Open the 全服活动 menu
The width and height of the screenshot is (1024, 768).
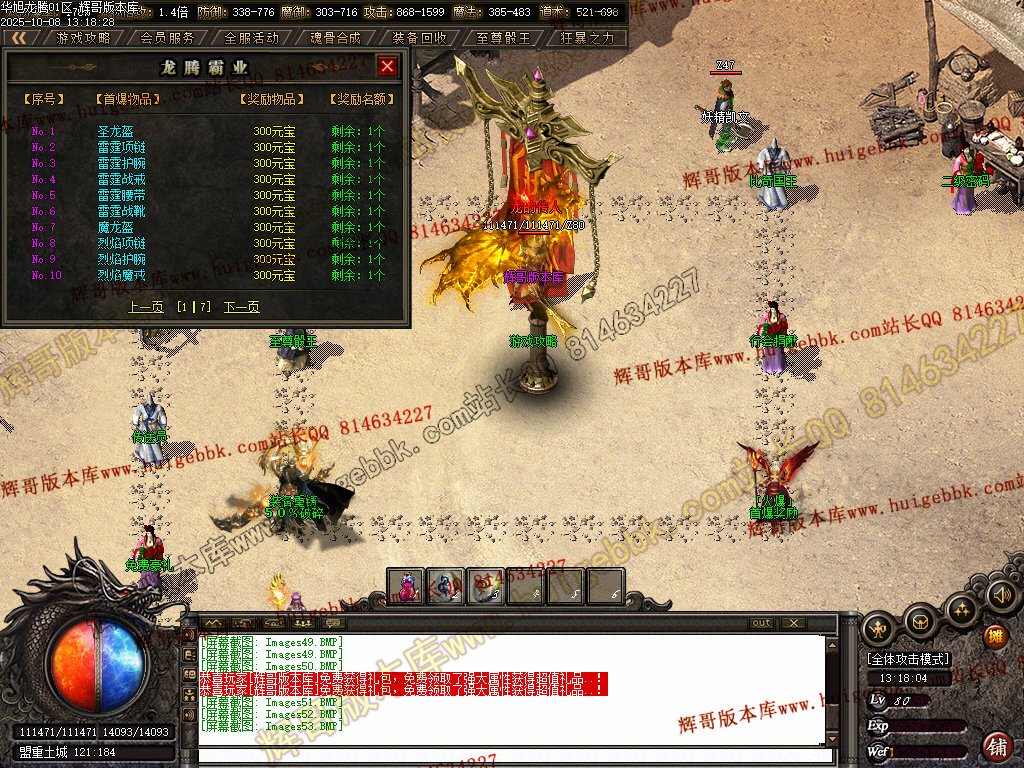point(251,38)
